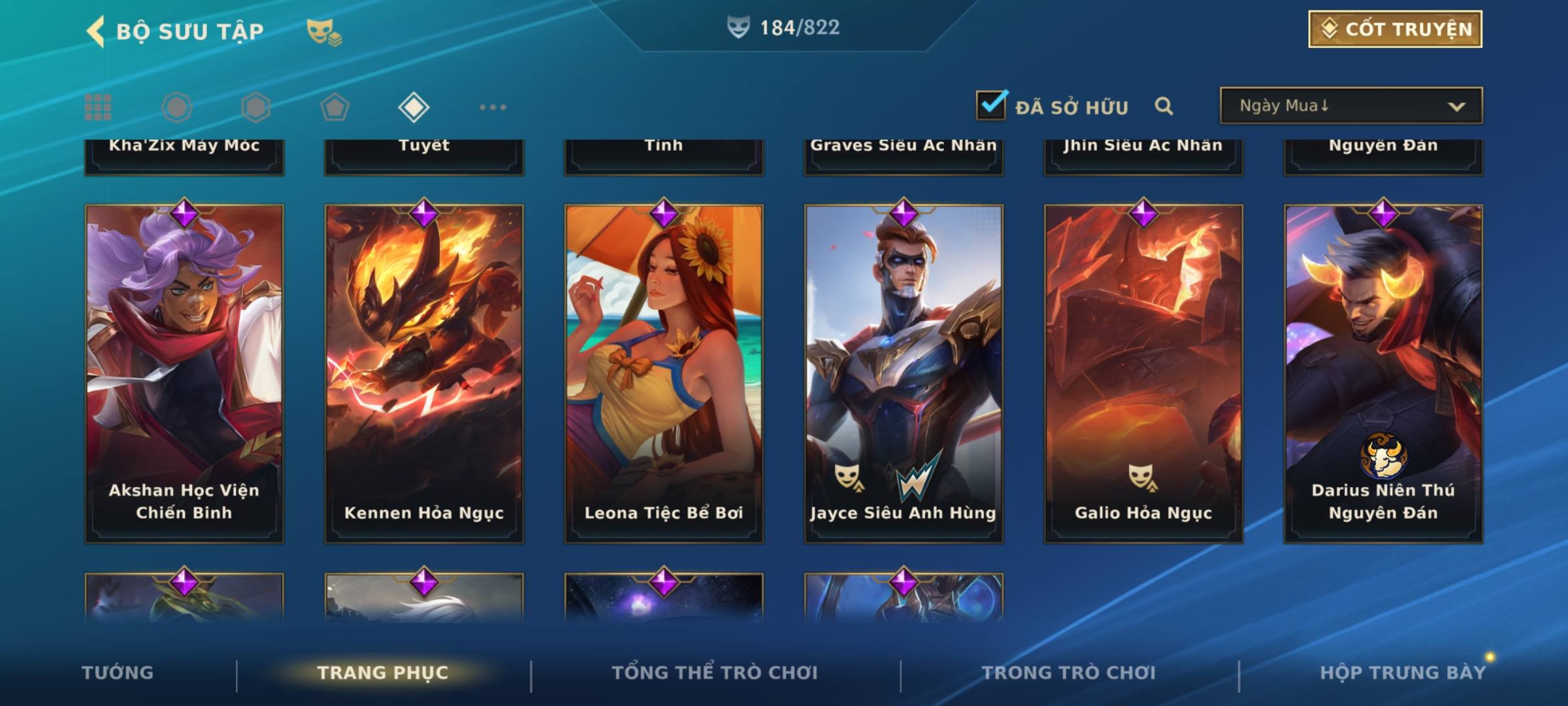Image resolution: width=1568 pixels, height=706 pixels.
Task: Open the Cốt Truyện button
Action: click(1395, 29)
